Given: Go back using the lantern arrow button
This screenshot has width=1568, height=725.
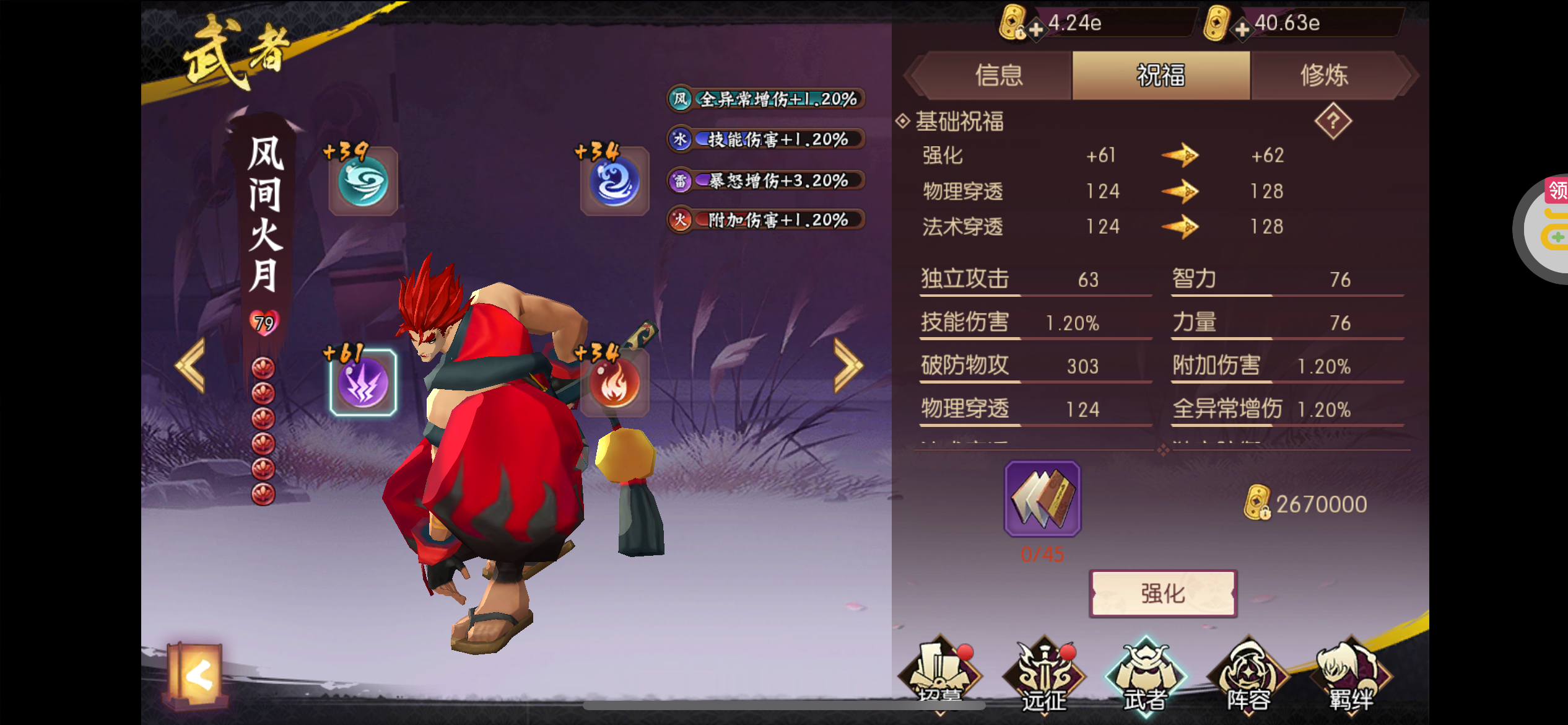Looking at the screenshot, I should pyautogui.click(x=197, y=675).
